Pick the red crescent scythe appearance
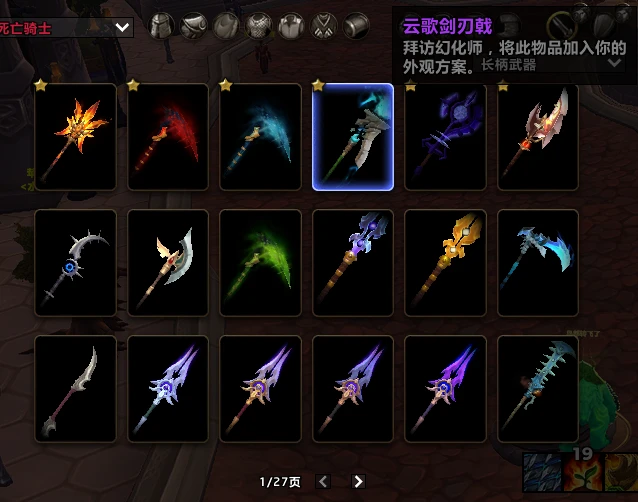Viewport: 638px width, 502px height. (168, 137)
